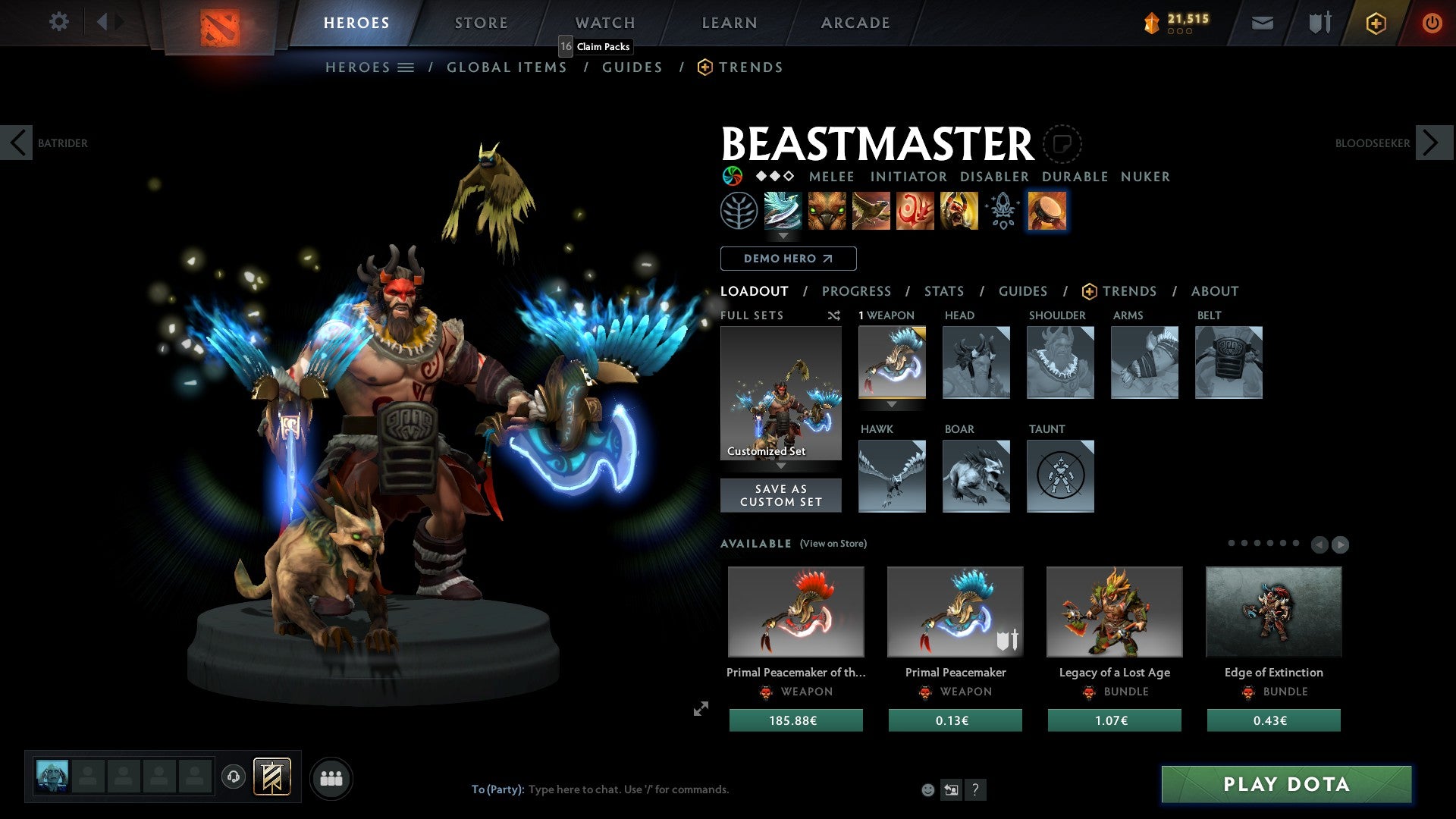Screen dimensions: 1456x819
Task: Switch to the PROGRESS tab
Action: (x=857, y=291)
